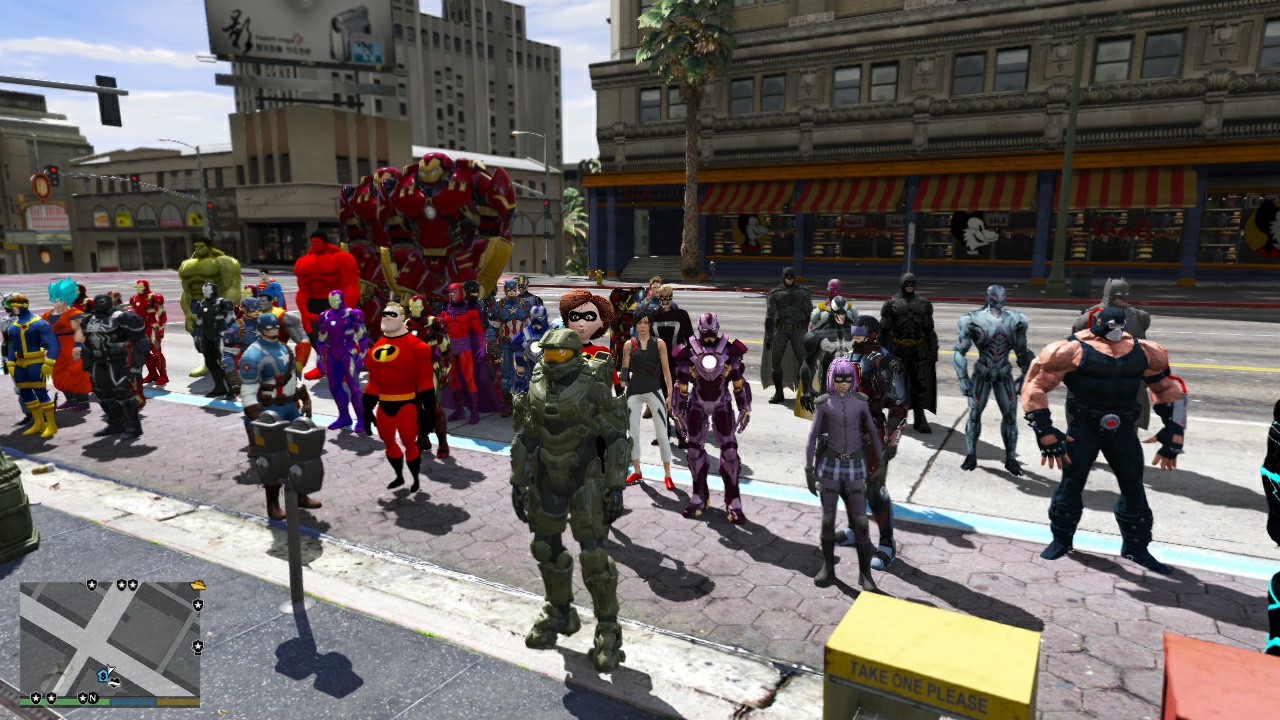
Task: Click the street minimap
Action: [x=110, y=640]
